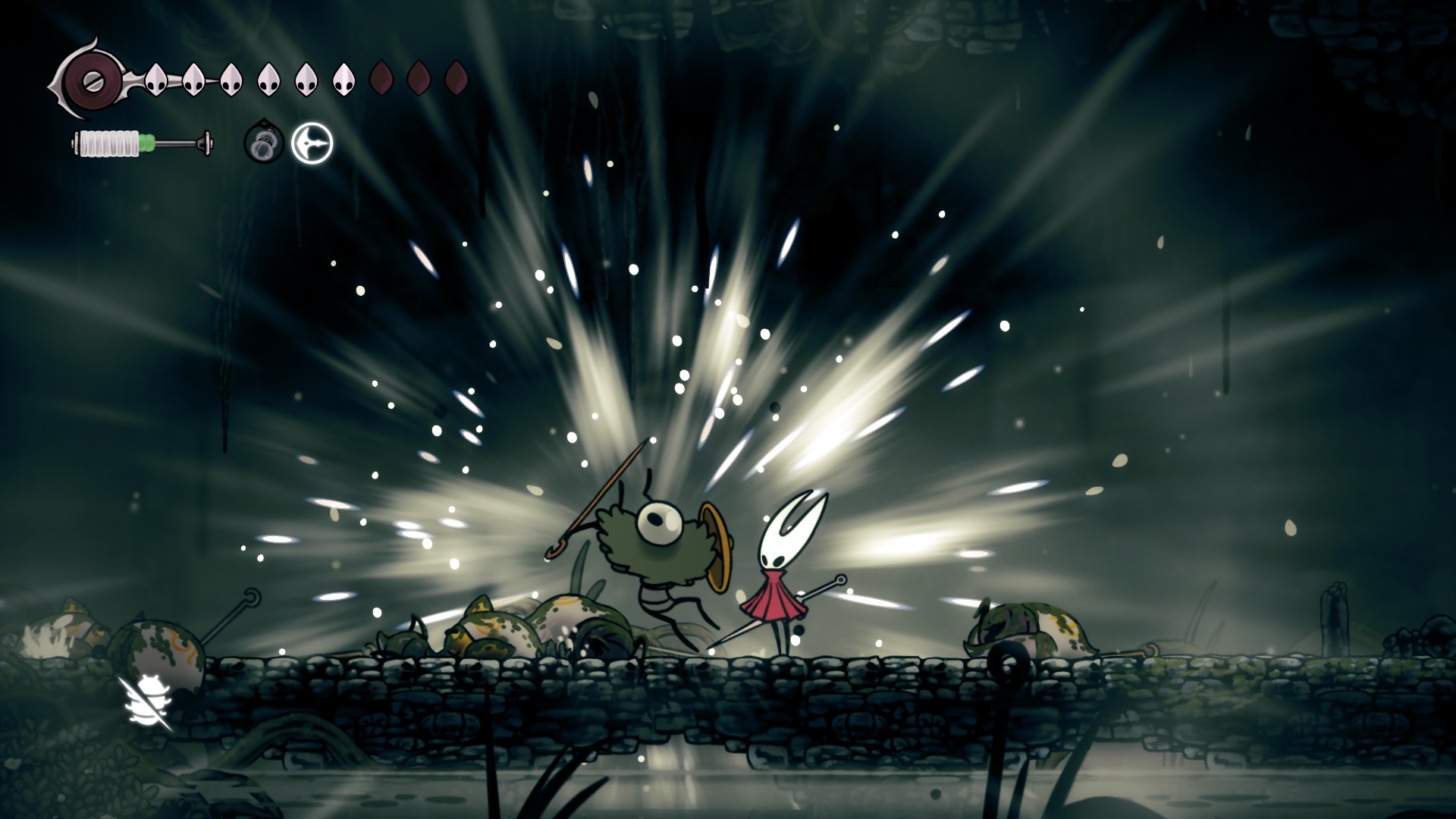
Task: Click the slashed bug journal icon
Action: pos(146,704)
